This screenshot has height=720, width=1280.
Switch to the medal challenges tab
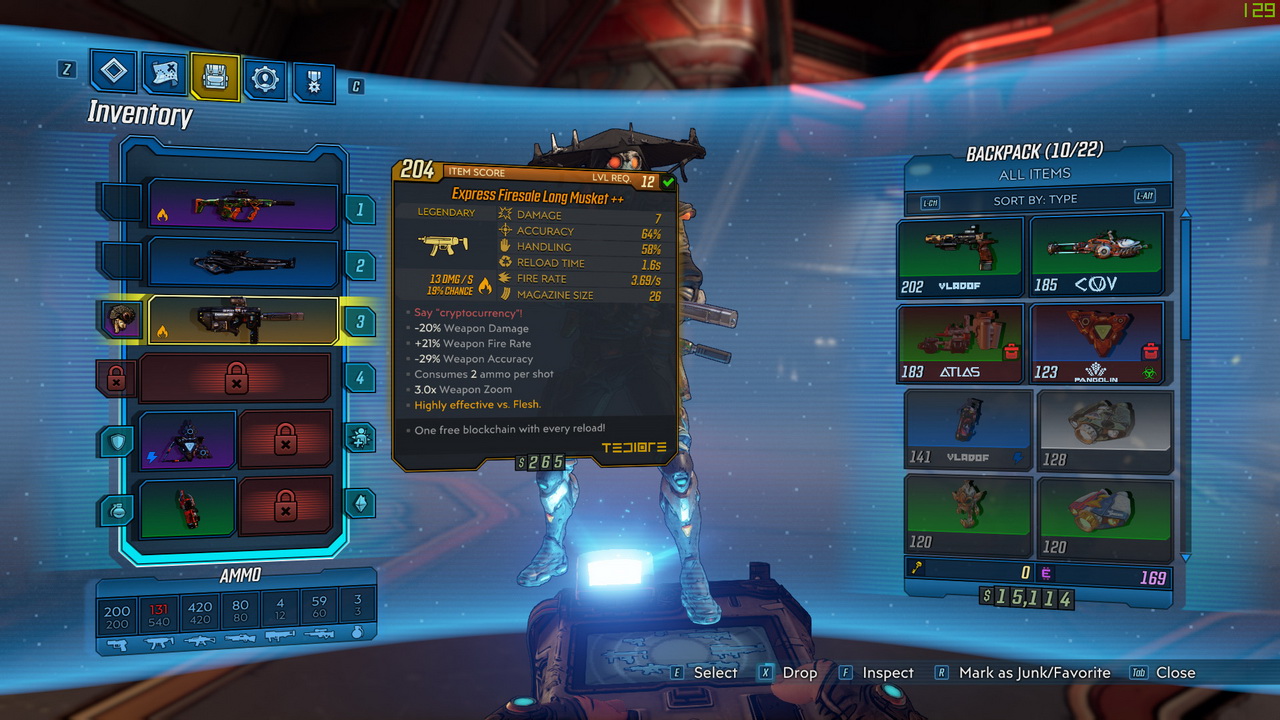coord(314,82)
